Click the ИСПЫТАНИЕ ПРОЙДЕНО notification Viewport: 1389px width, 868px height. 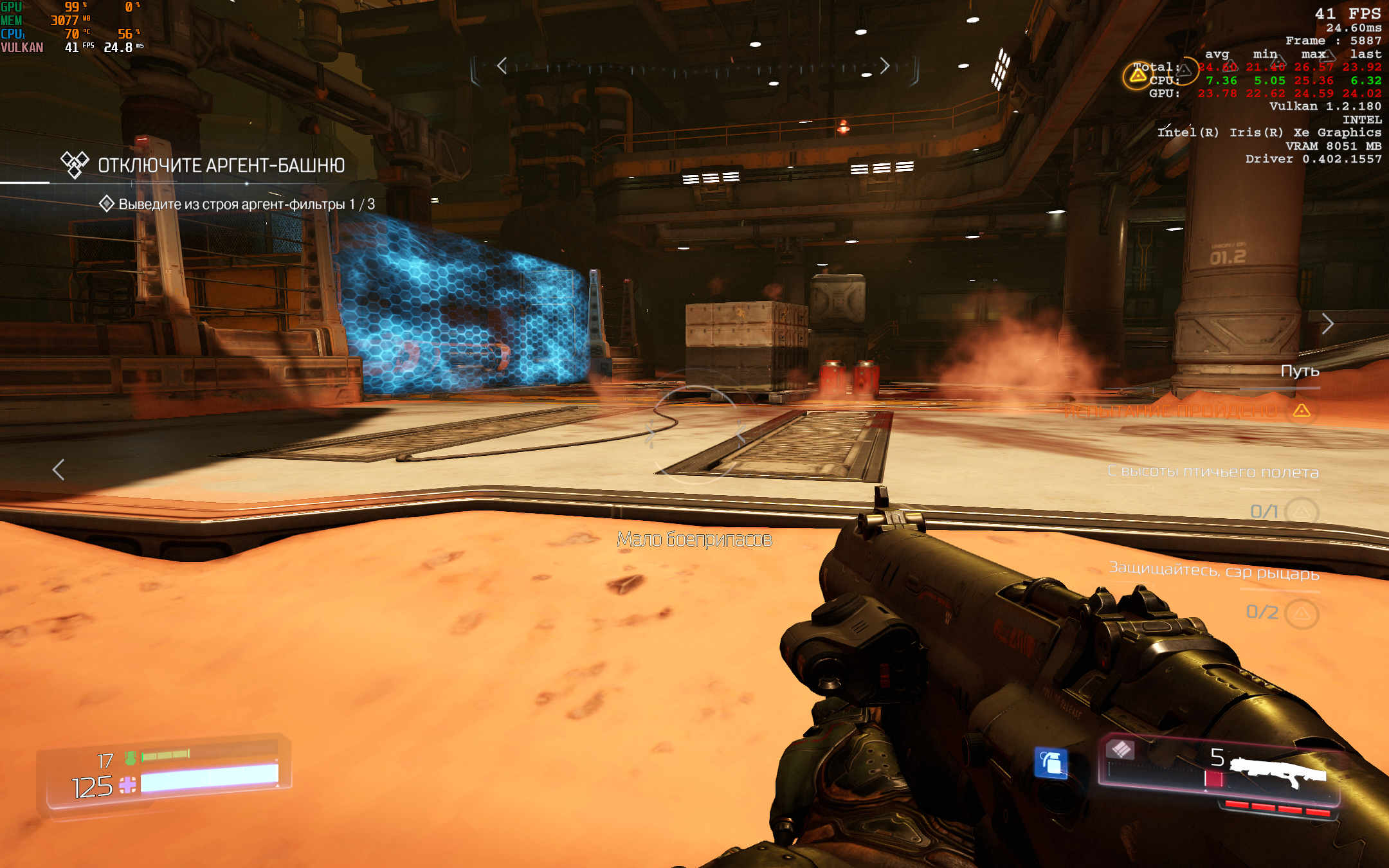point(1170,411)
